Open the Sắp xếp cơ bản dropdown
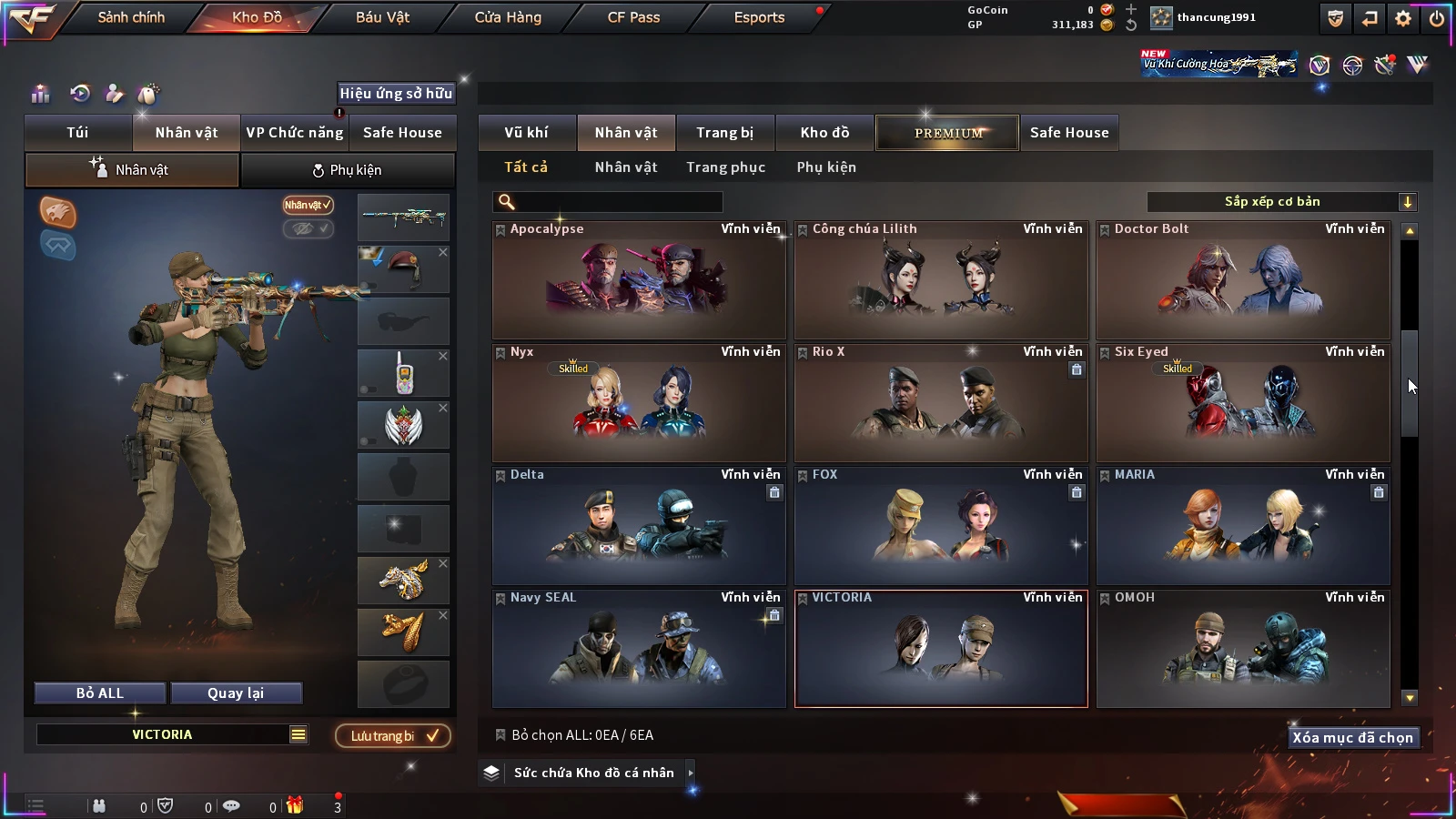This screenshot has height=819, width=1456. pos(1281,202)
